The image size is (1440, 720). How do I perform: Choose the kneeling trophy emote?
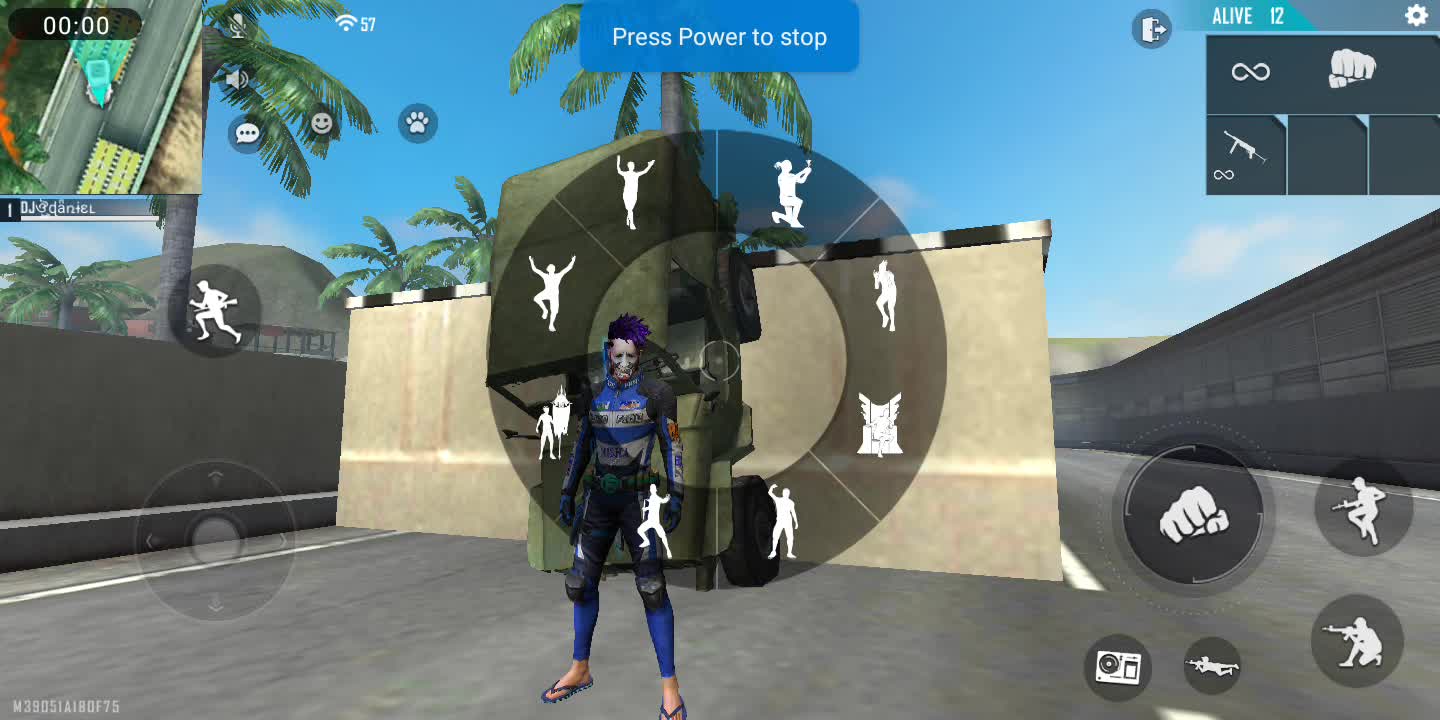[790, 194]
